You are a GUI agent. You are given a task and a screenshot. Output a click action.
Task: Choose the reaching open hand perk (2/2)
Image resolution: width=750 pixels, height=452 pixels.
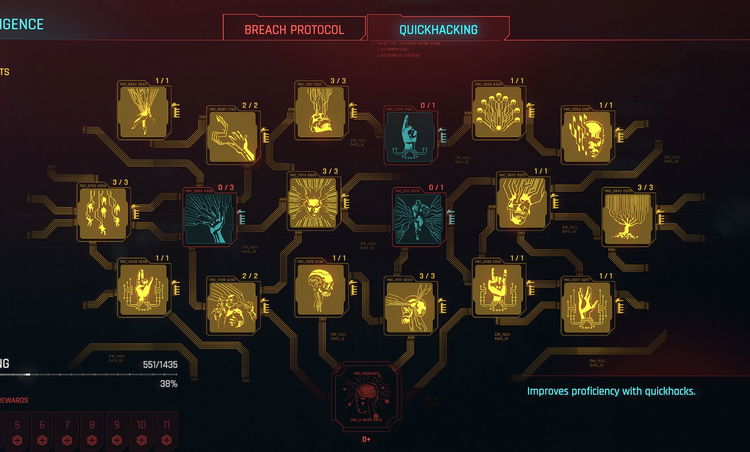(232, 135)
